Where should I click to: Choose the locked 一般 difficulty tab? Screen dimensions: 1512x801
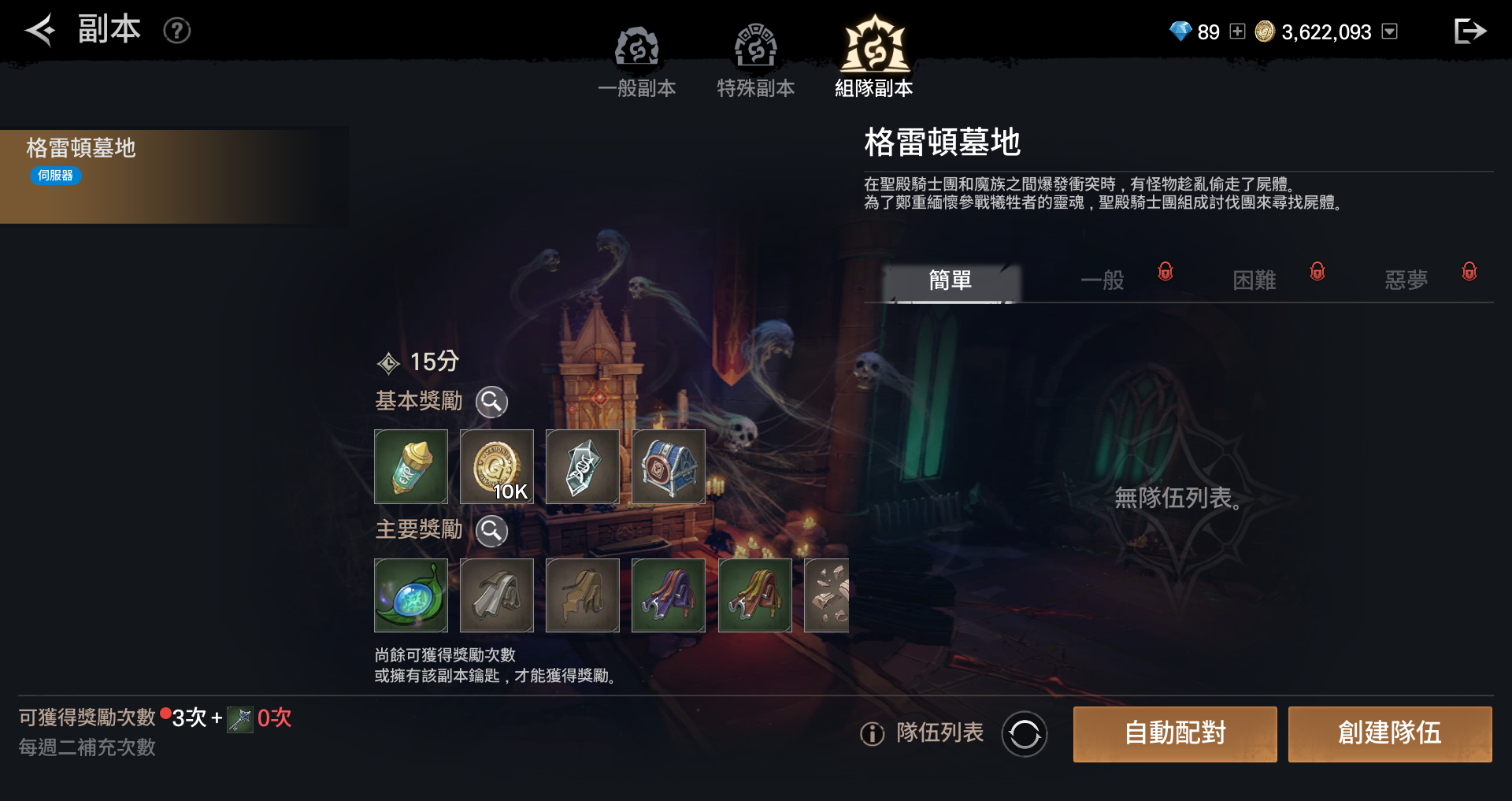tap(1103, 281)
